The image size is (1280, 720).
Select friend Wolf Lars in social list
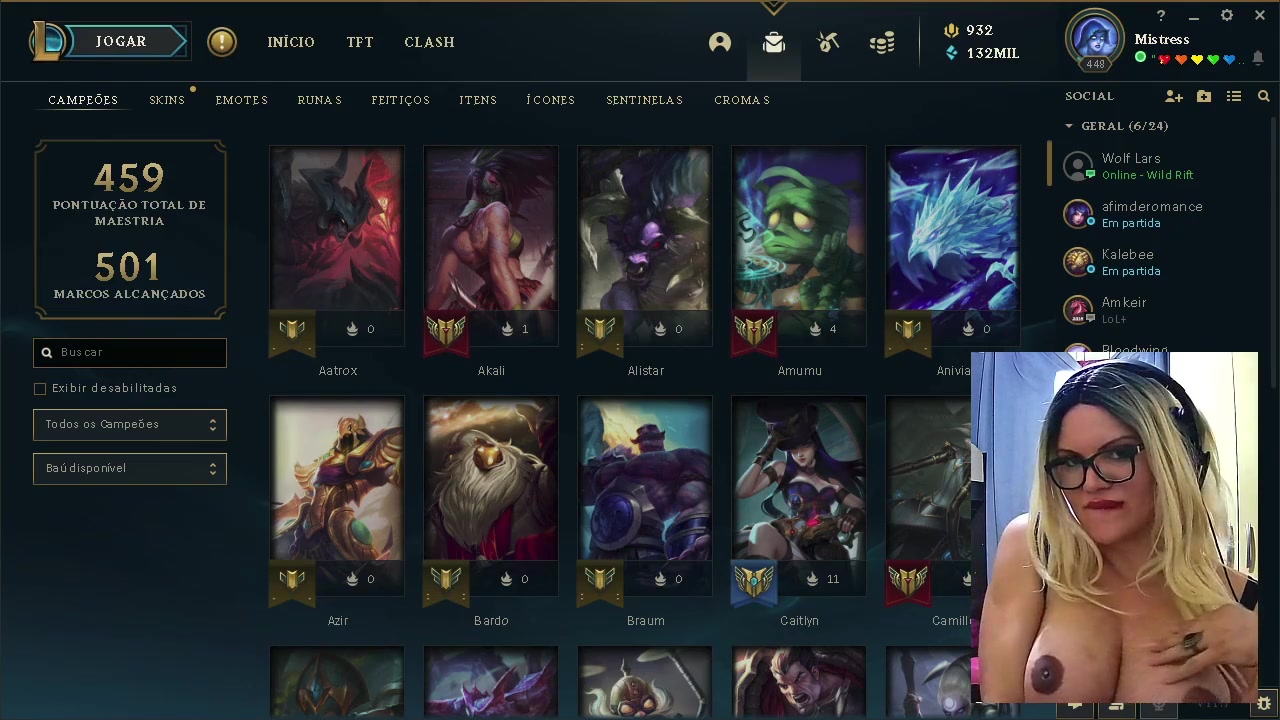pyautogui.click(x=1131, y=166)
